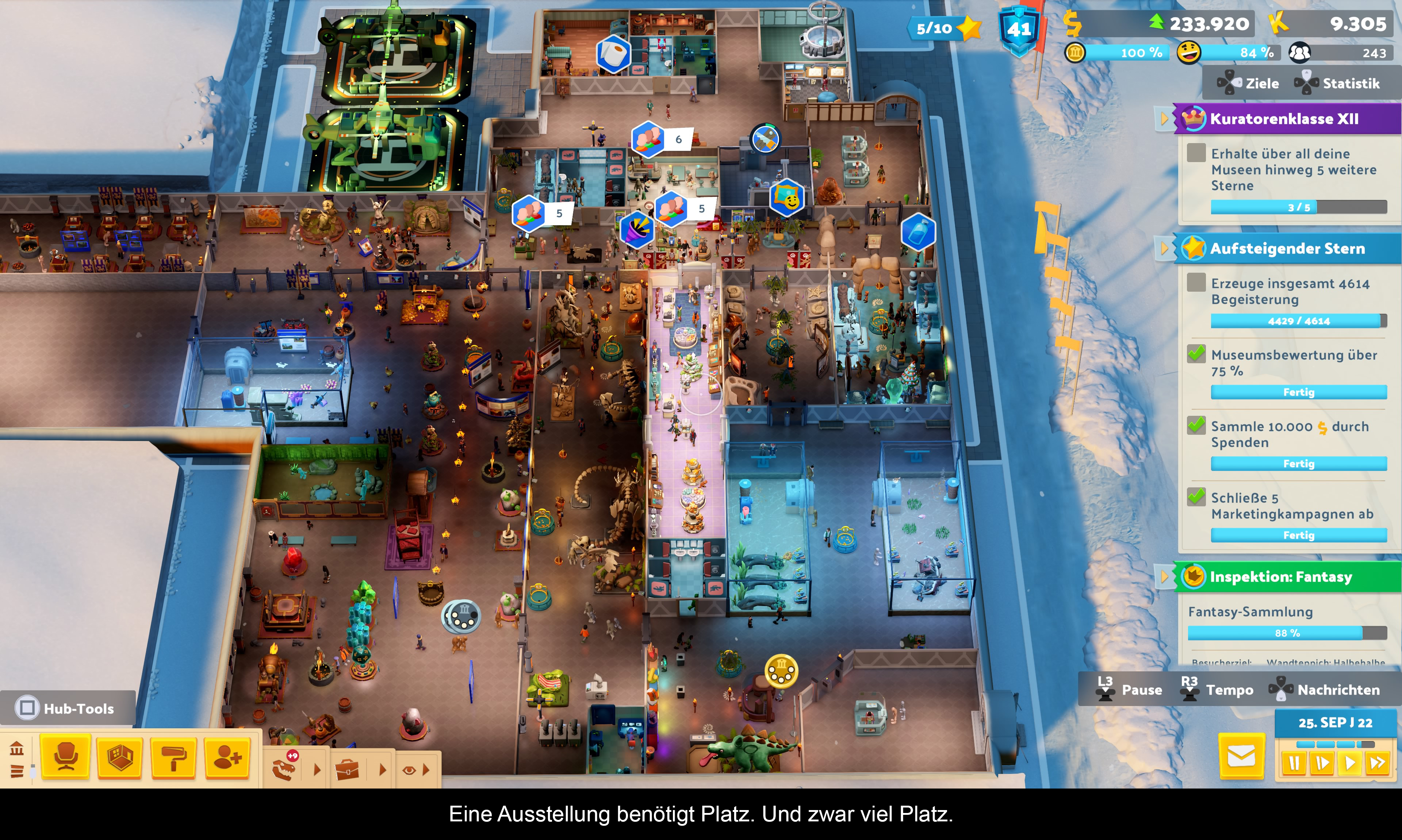Viewport: 1402px width, 840px height.
Task: Pause the game with the pause button
Action: point(1294,763)
